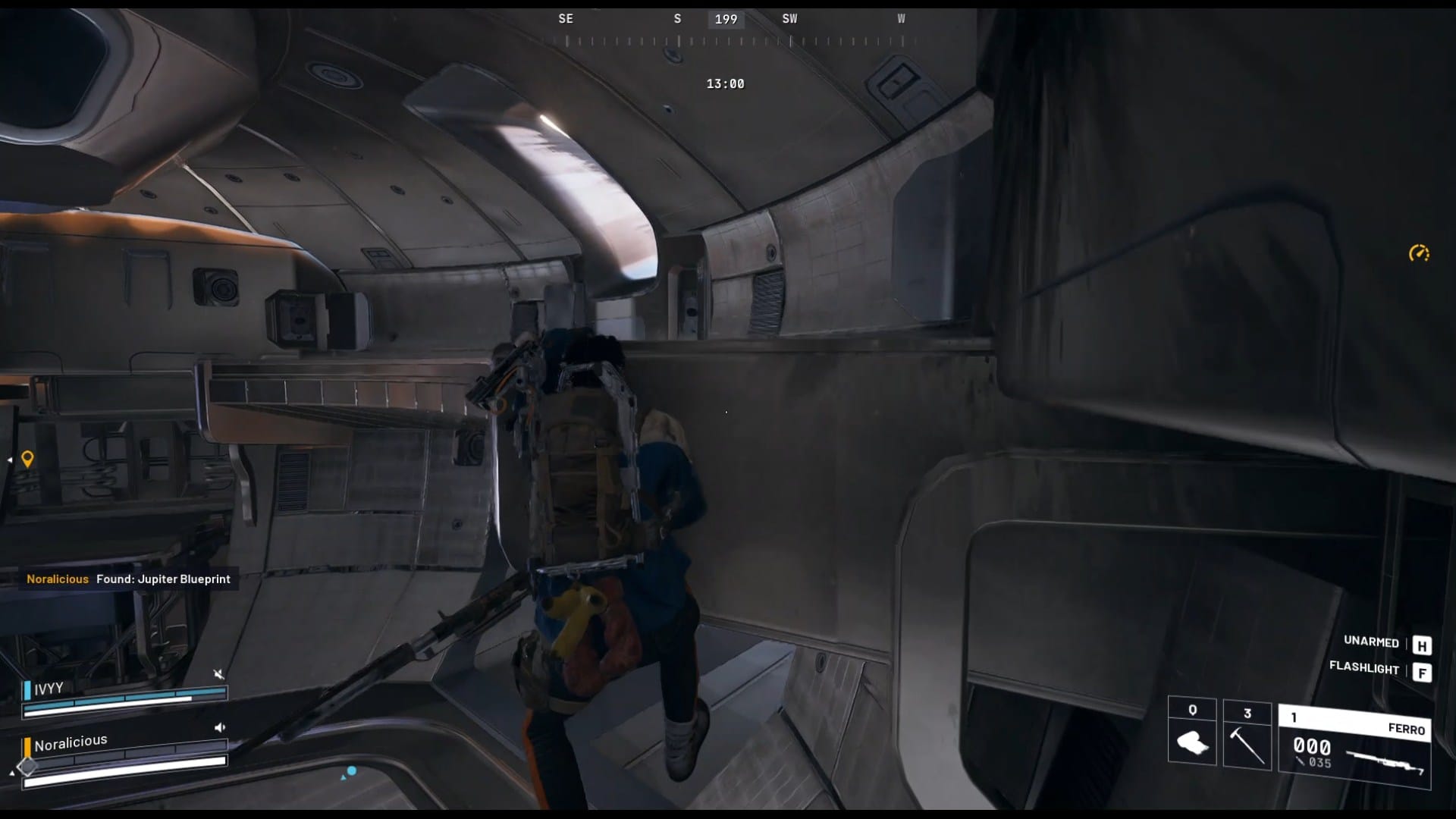Click the yellow gauge status icon
Viewport: 1456px width, 819px height.
pyautogui.click(x=1419, y=253)
